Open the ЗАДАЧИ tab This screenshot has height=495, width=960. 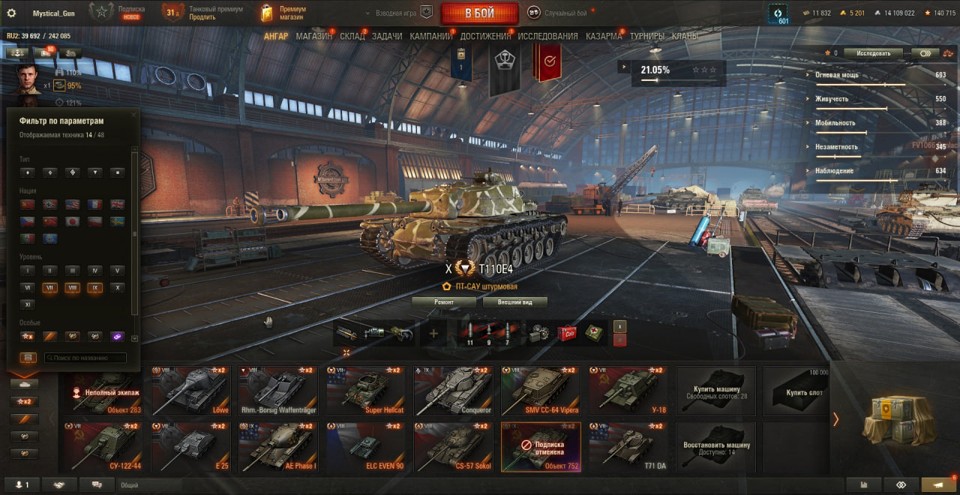coord(387,36)
